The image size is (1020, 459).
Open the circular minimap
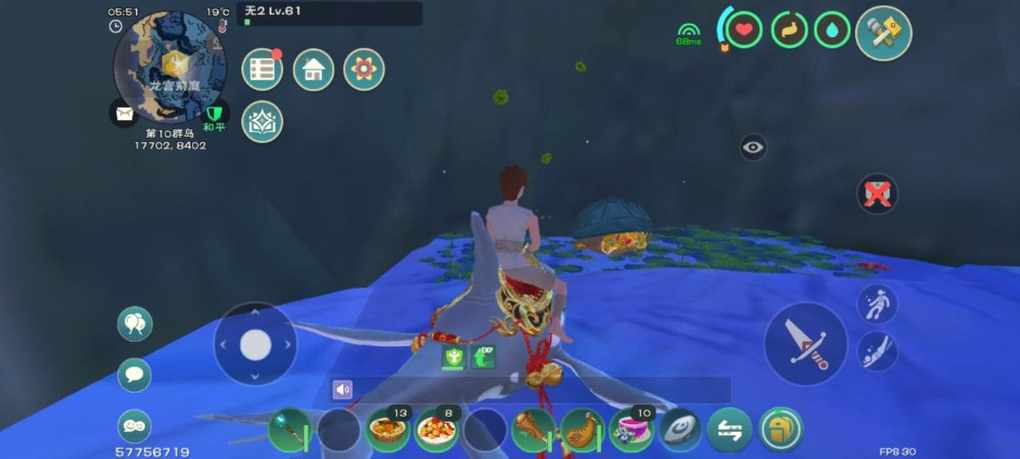coord(170,66)
